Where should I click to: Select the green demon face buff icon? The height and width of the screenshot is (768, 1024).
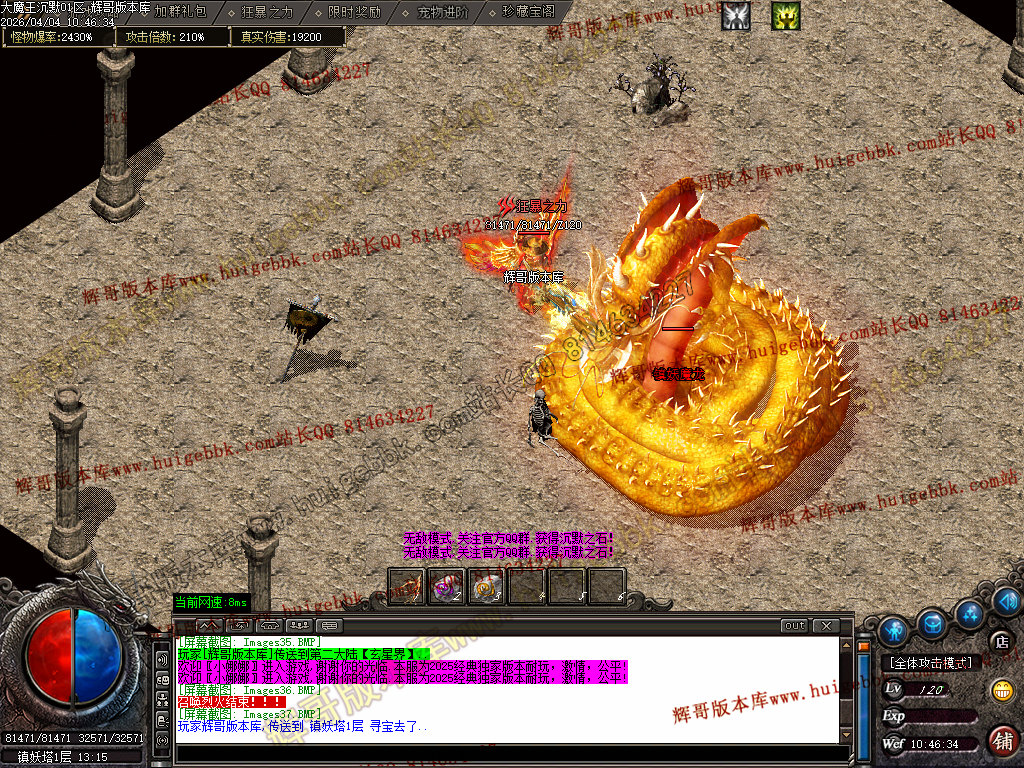(786, 16)
